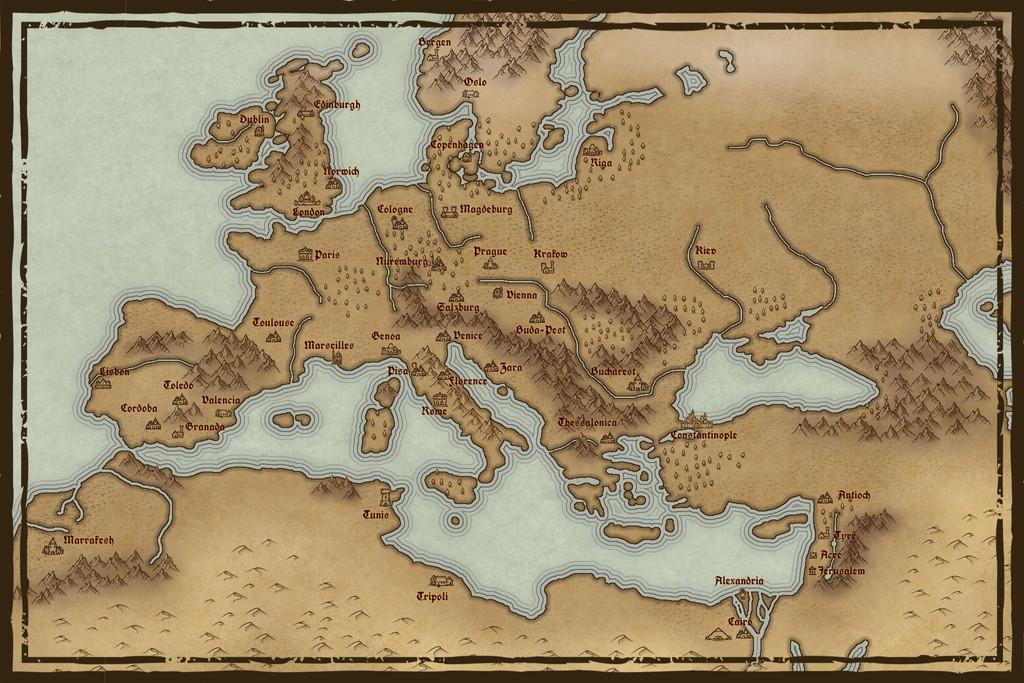Image resolution: width=1024 pixels, height=683 pixels.
Task: Select the Bergen city marker
Action: tap(433, 55)
